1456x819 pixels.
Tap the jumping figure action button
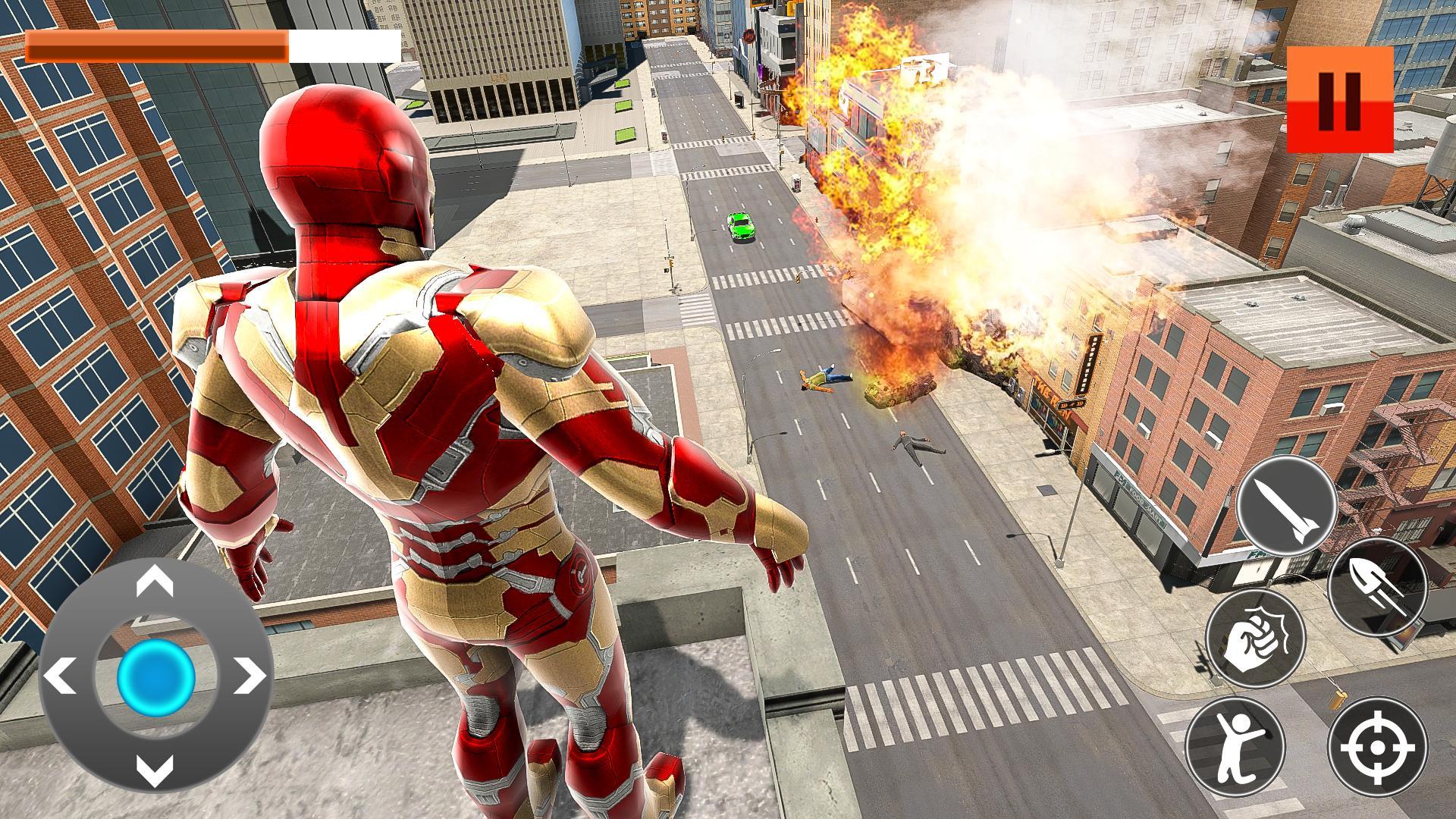pyautogui.click(x=1235, y=747)
